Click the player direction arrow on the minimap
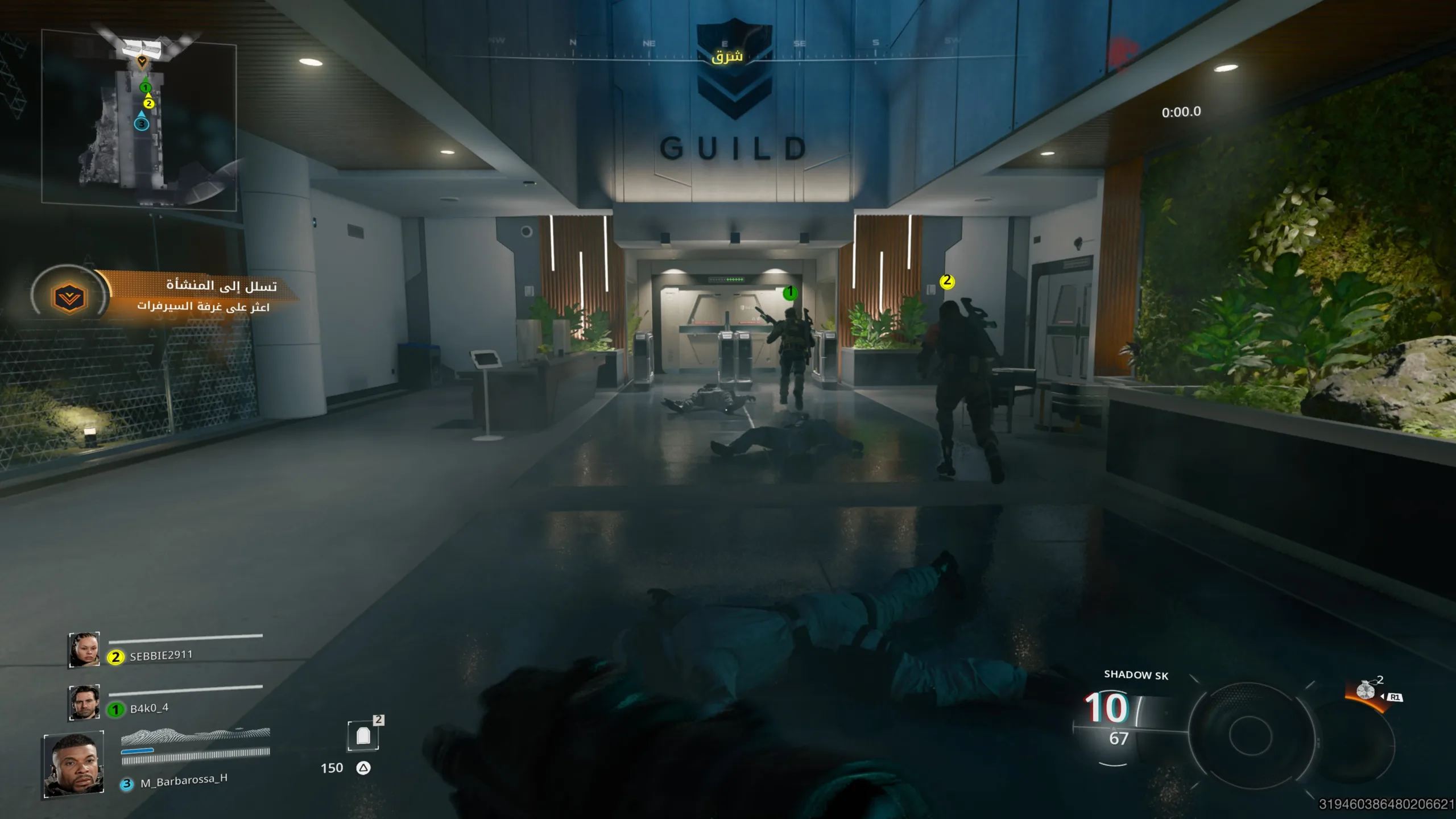1456x819 pixels. tap(142, 63)
